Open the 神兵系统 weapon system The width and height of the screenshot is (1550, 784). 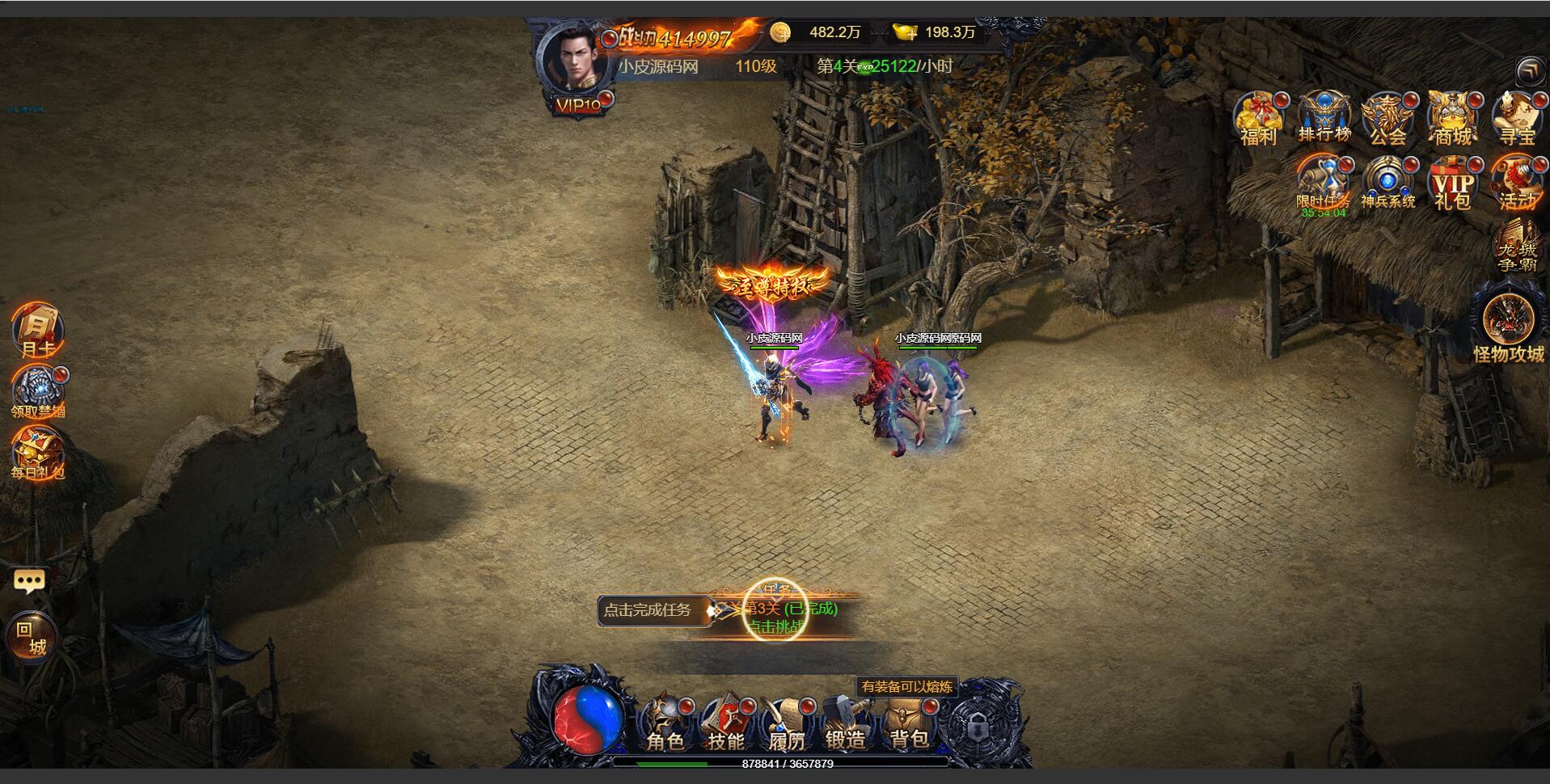point(1388,183)
